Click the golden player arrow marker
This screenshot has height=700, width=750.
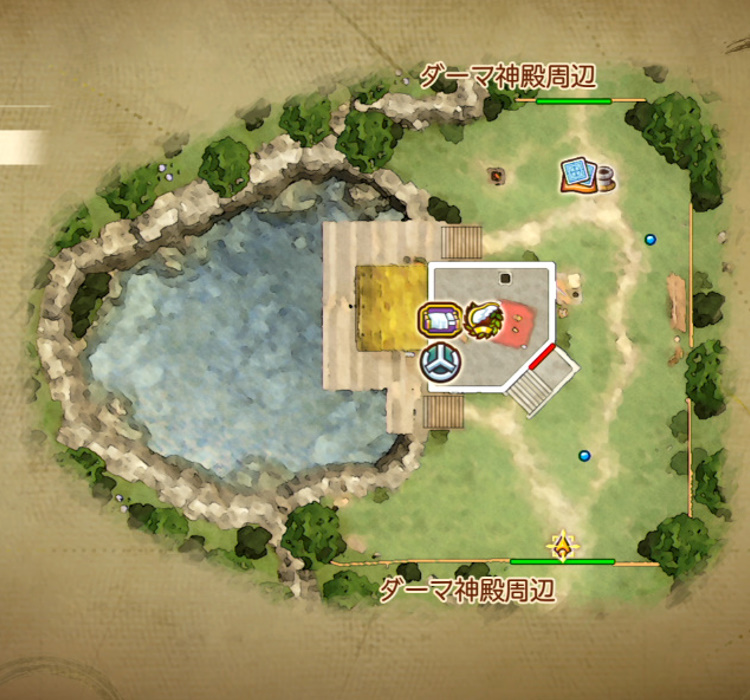point(564,546)
